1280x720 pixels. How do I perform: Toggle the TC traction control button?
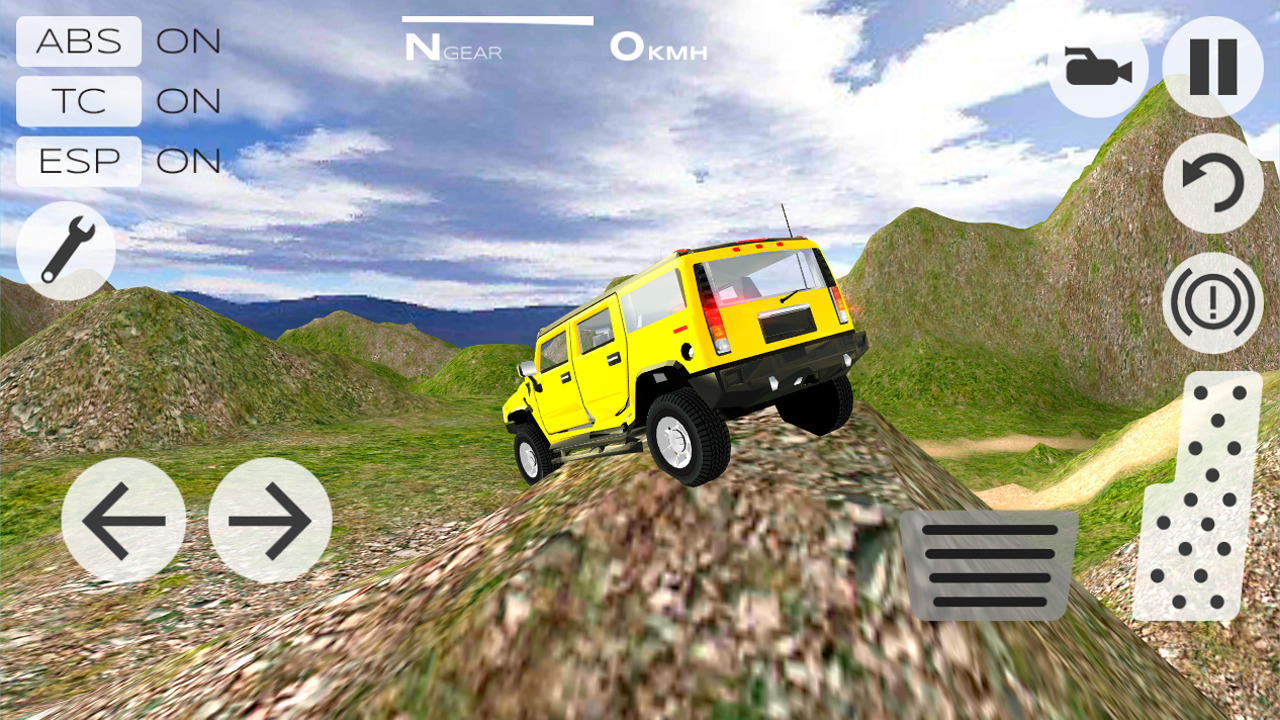pyautogui.click(x=79, y=101)
